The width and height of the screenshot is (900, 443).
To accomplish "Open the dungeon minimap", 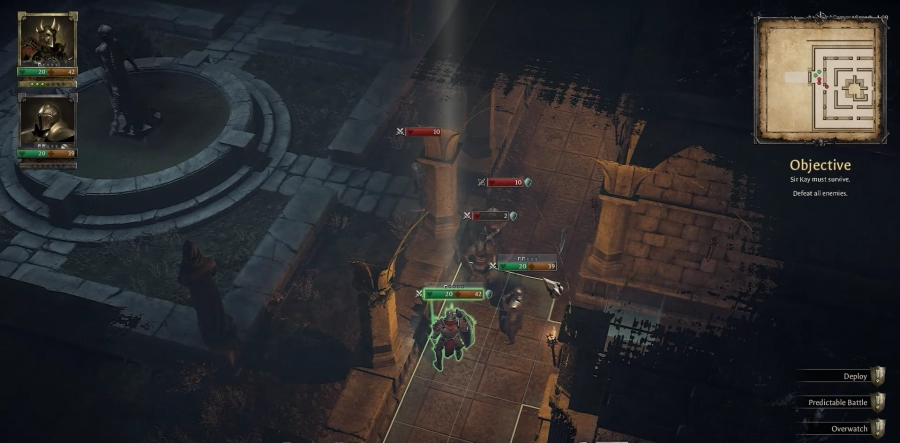I will tap(820, 82).
